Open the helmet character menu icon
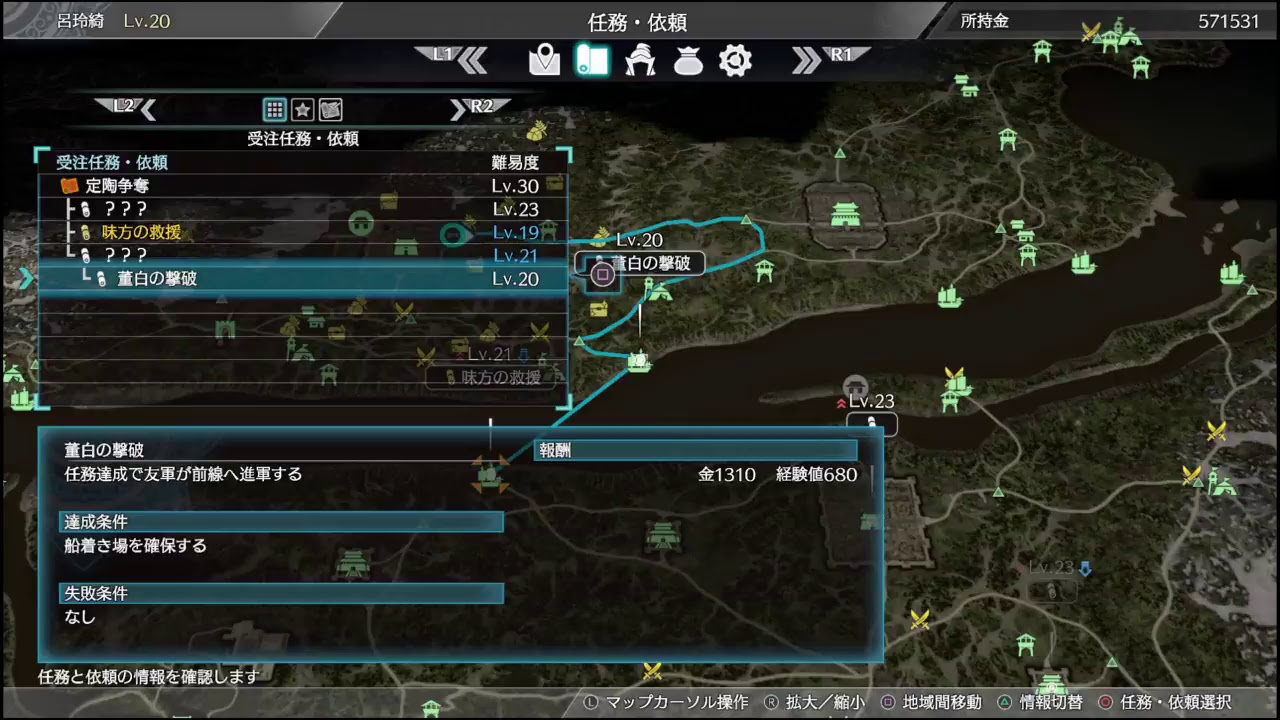 (640, 61)
